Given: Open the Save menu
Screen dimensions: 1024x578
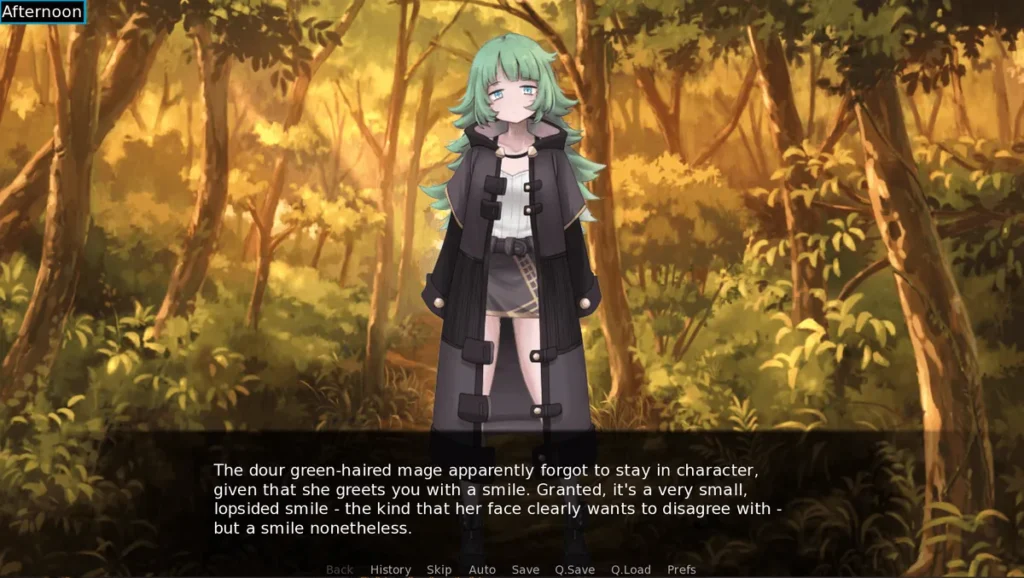Looking at the screenshot, I should [x=525, y=569].
